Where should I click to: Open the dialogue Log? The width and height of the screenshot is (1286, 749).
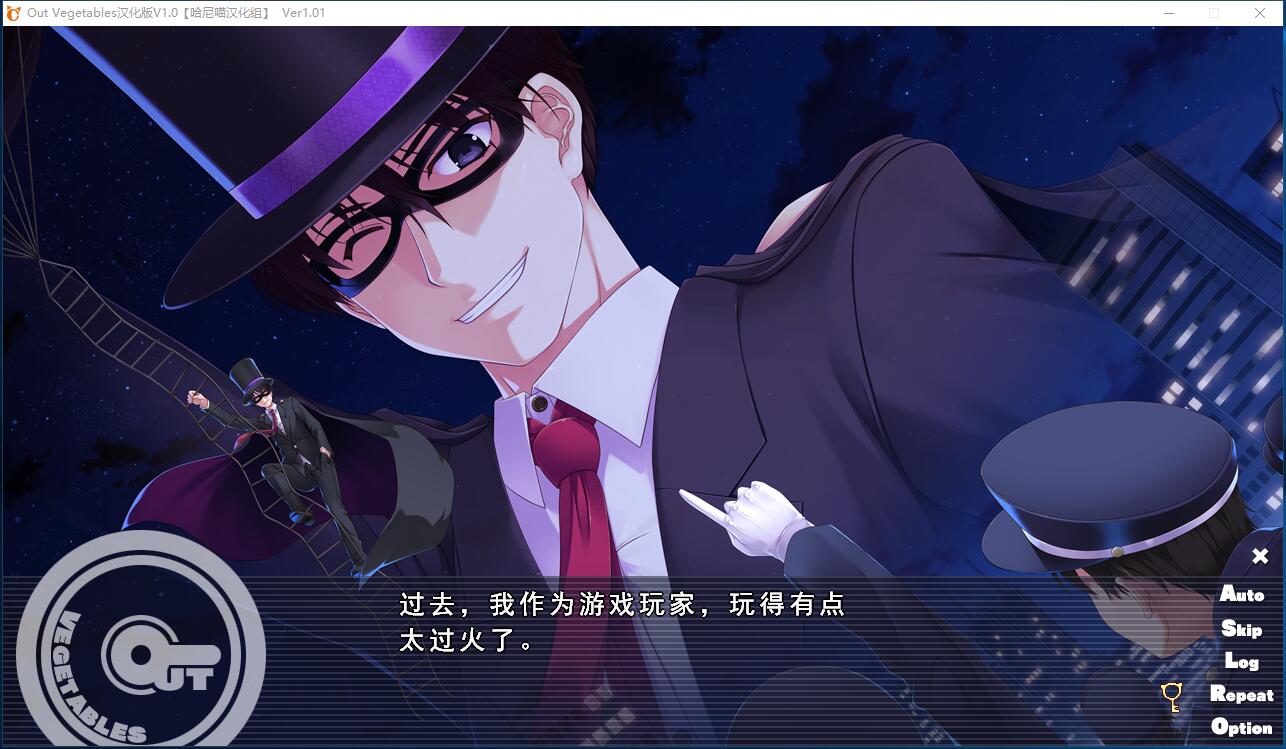click(1241, 661)
